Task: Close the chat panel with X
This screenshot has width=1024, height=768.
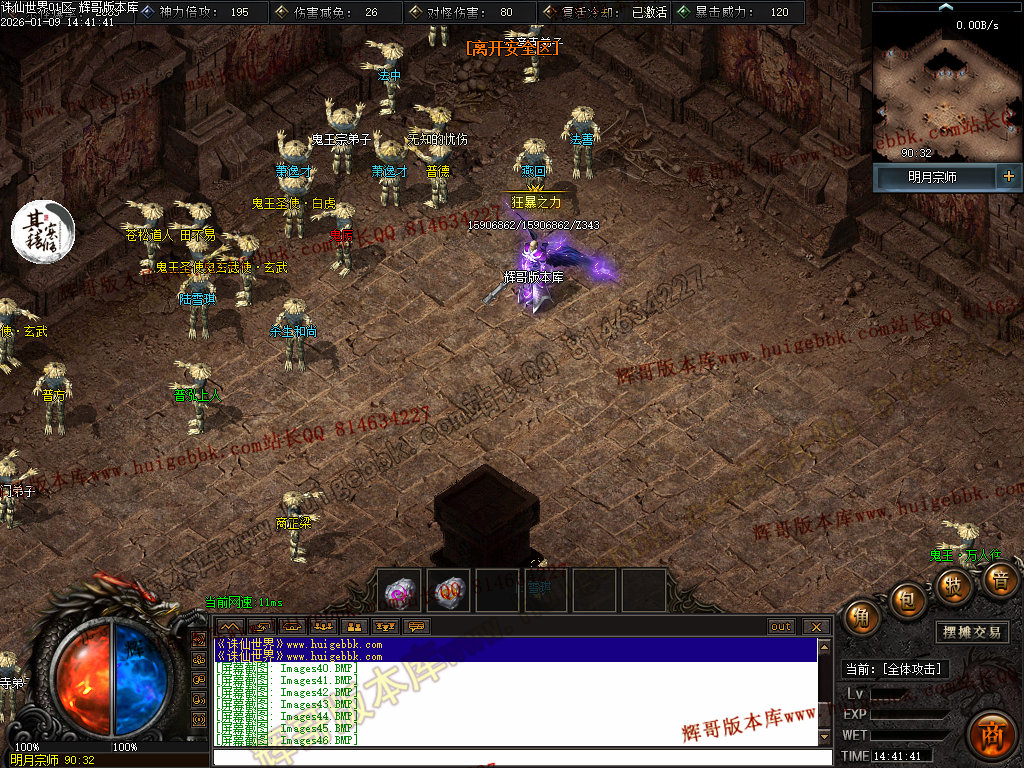Action: pyautogui.click(x=816, y=627)
